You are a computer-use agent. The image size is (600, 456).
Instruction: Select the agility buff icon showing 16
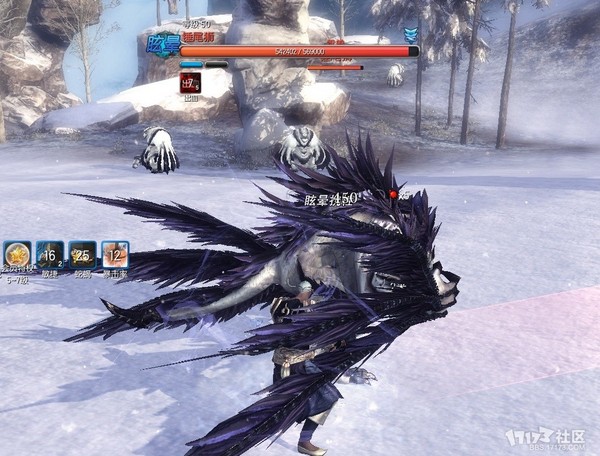tap(50, 255)
